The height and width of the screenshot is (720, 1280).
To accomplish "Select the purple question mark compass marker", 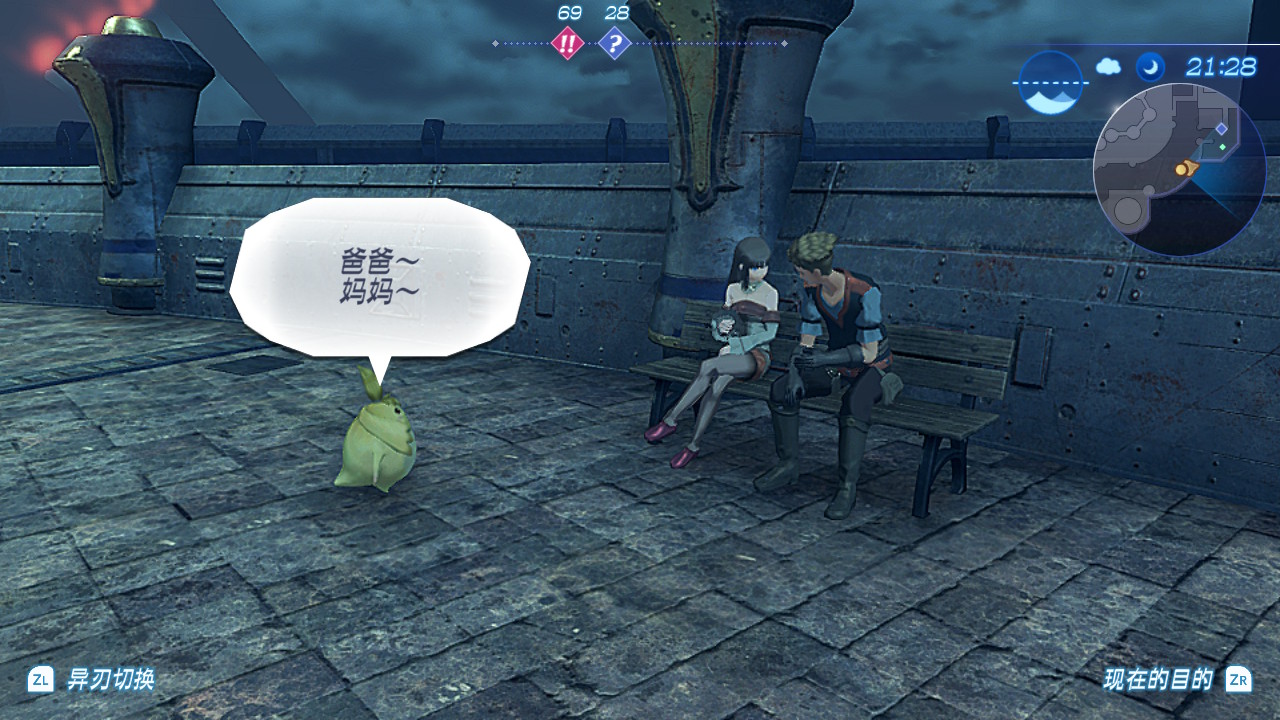I will coord(615,43).
